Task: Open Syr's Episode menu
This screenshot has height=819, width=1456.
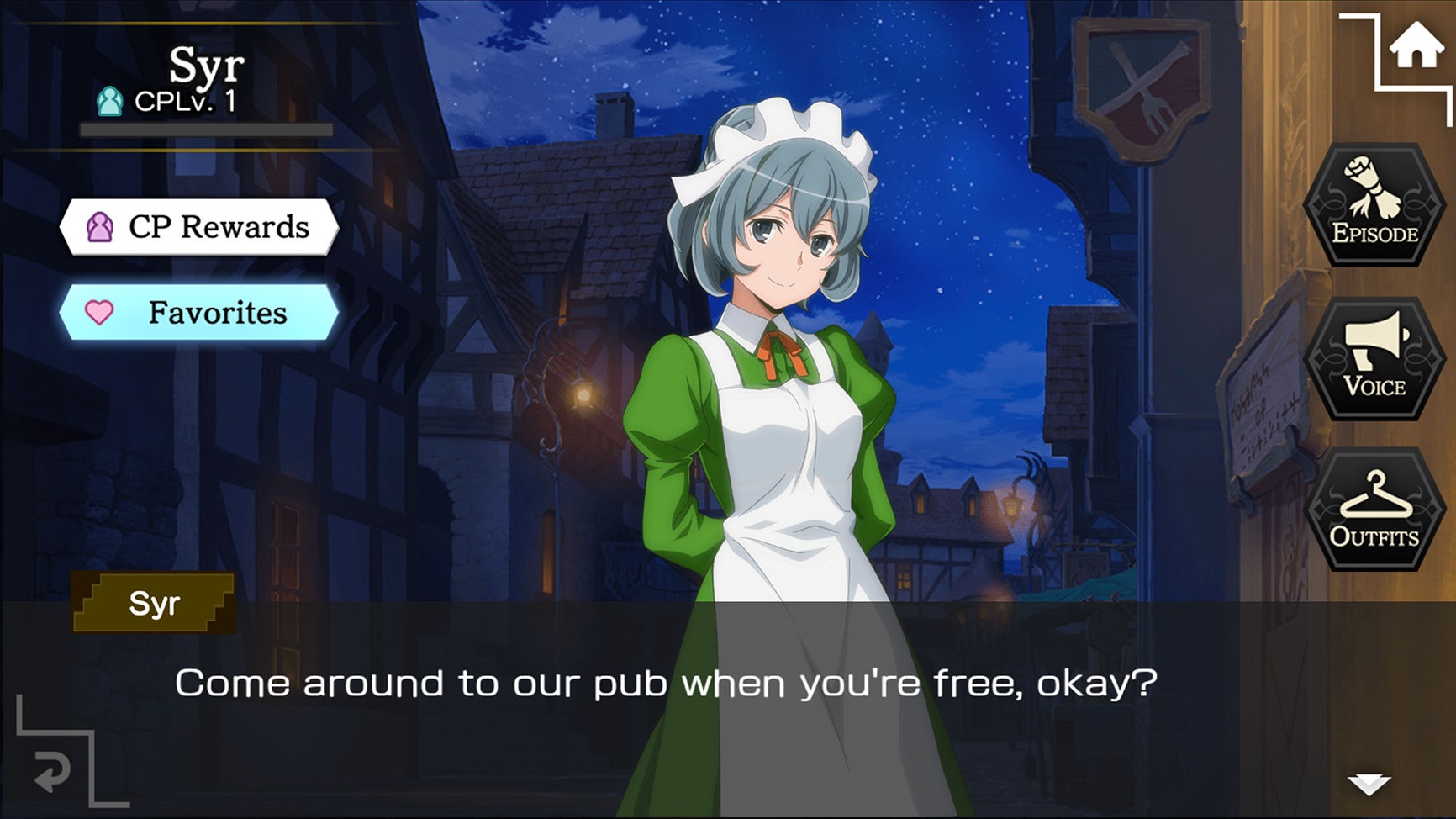Action: pos(1374,205)
